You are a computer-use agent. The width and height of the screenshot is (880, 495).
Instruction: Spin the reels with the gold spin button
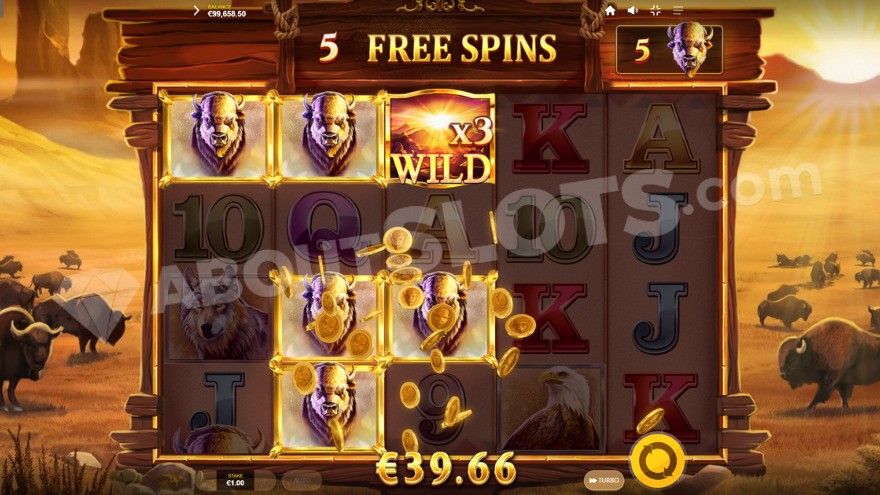[657, 461]
